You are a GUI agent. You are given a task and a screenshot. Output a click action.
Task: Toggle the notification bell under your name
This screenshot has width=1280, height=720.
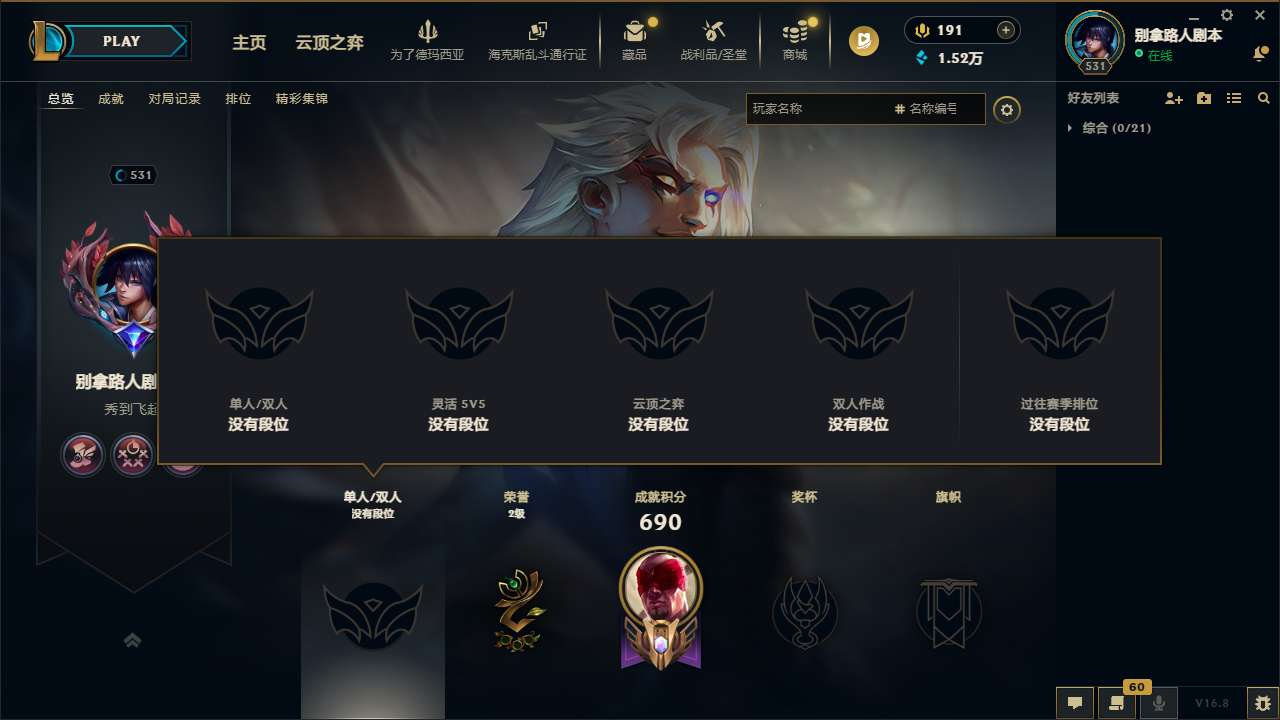[1259, 52]
